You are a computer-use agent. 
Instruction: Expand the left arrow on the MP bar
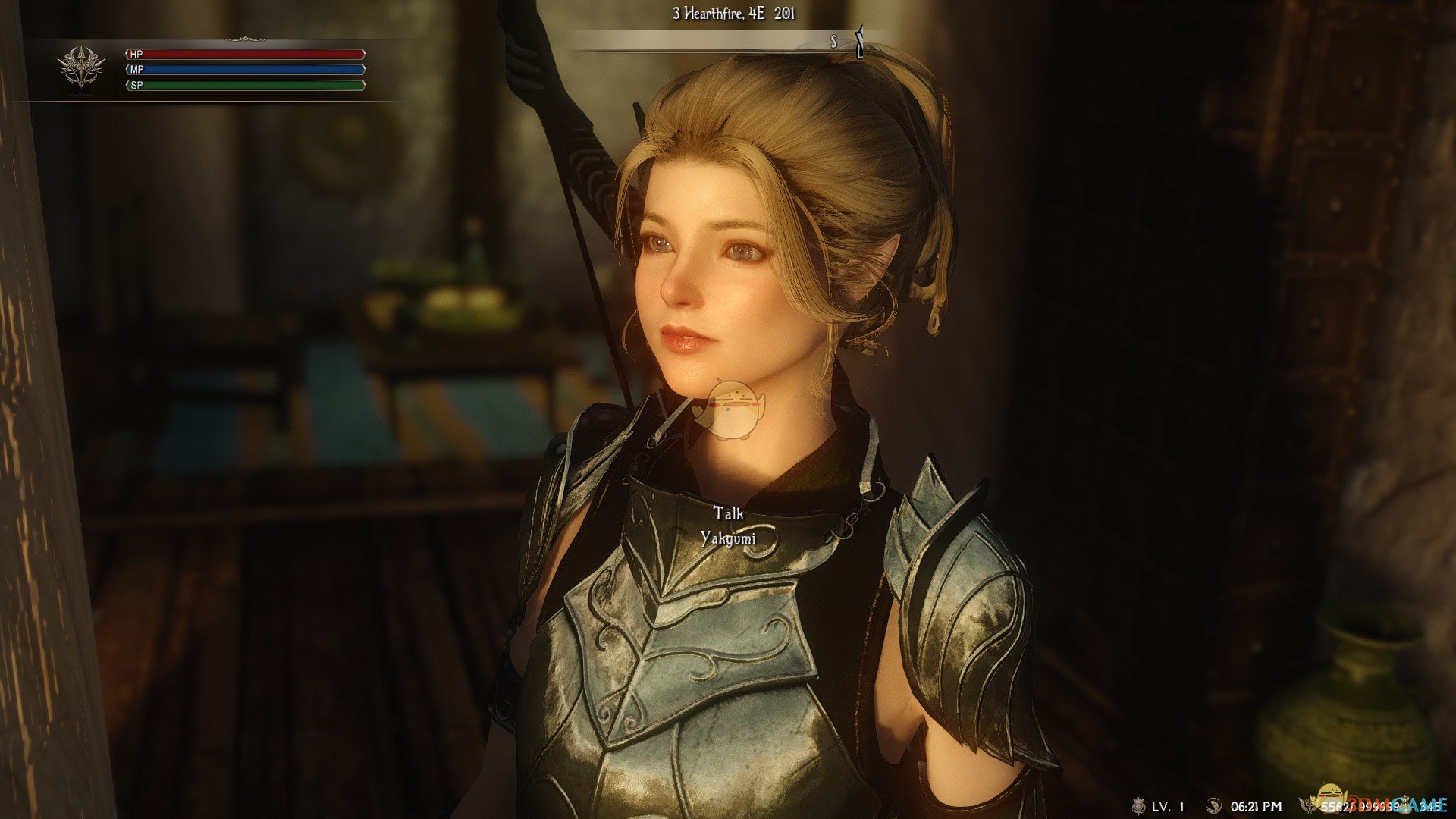pos(127,71)
